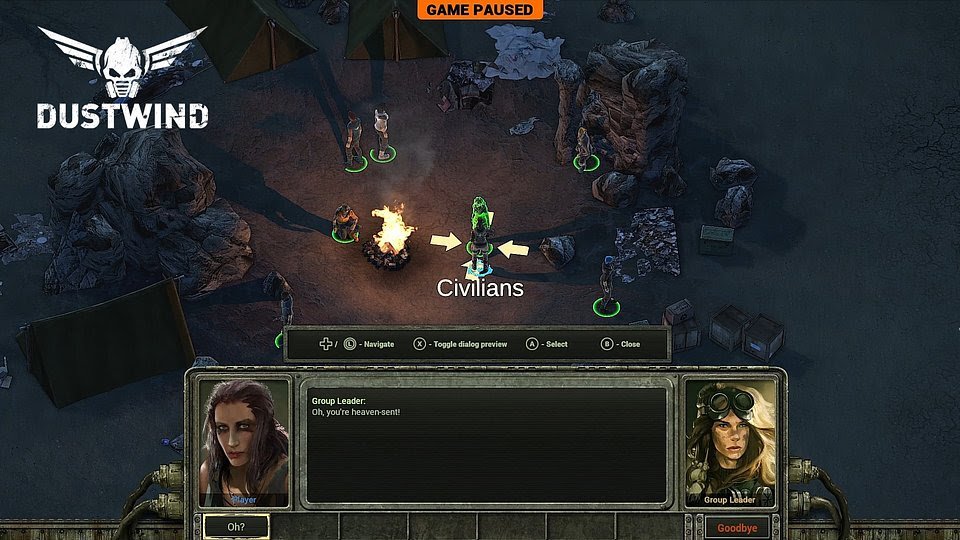
Task: Choose the "Oh?" dialogue reply
Action: pyautogui.click(x=236, y=526)
